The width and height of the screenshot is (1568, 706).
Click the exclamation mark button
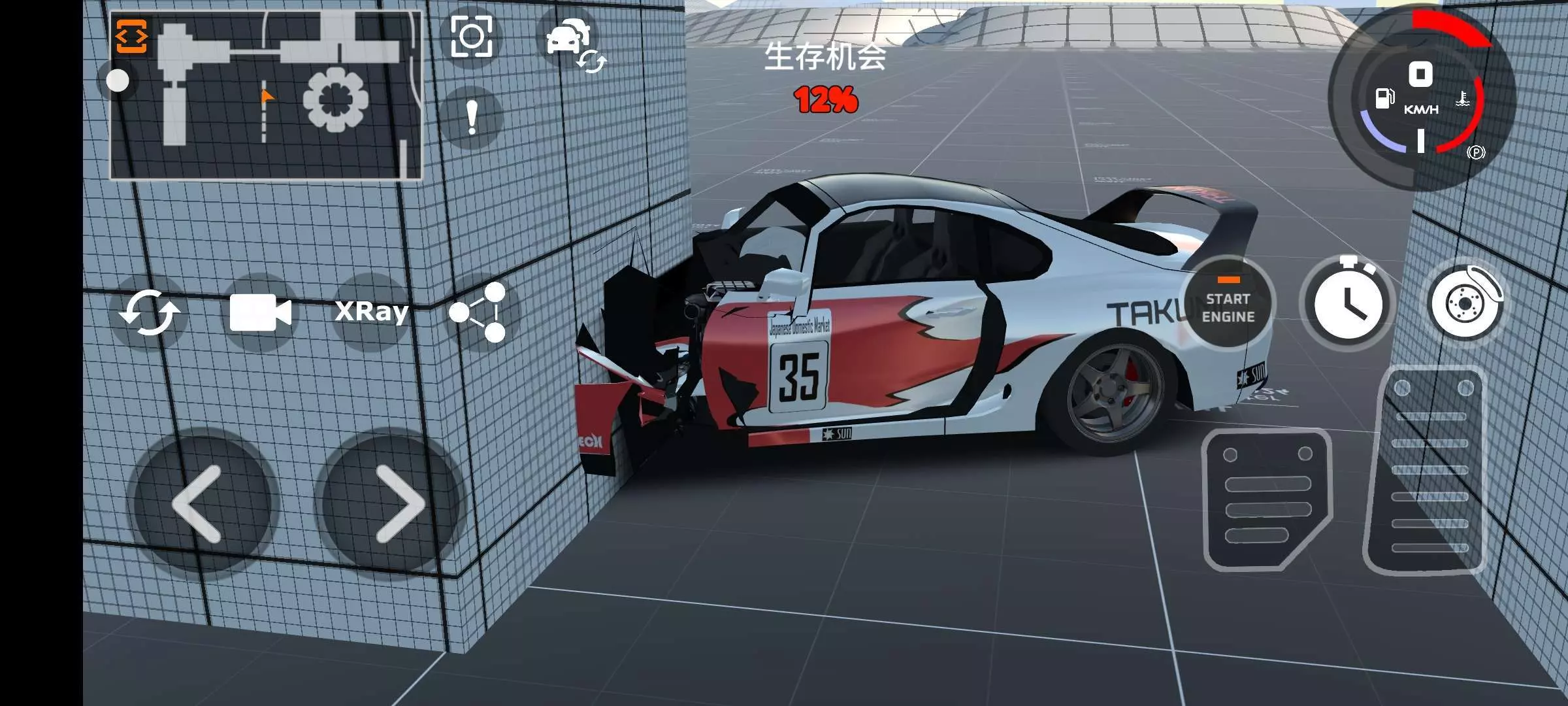[472, 119]
